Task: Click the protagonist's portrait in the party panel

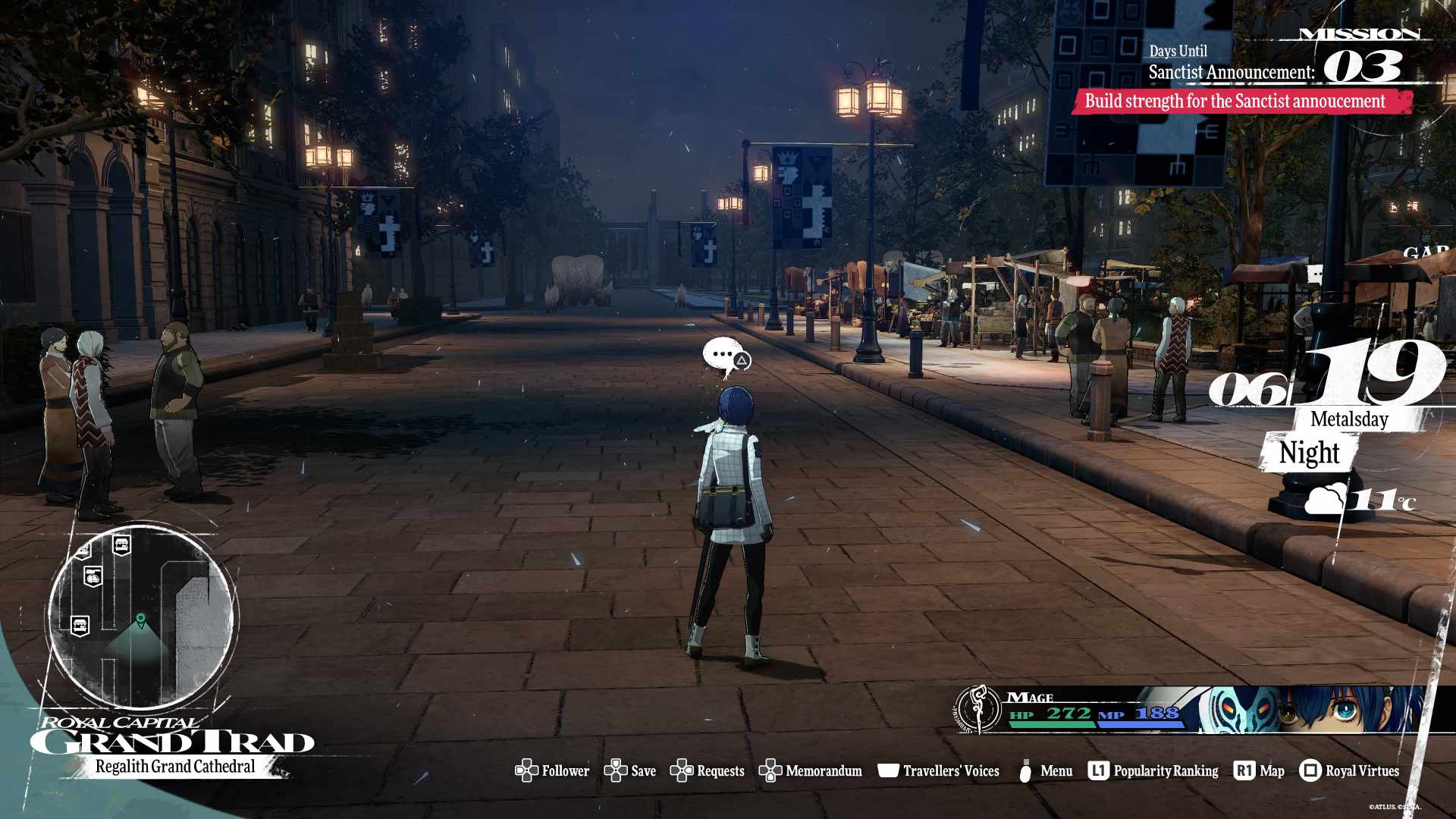Action: click(x=1342, y=710)
